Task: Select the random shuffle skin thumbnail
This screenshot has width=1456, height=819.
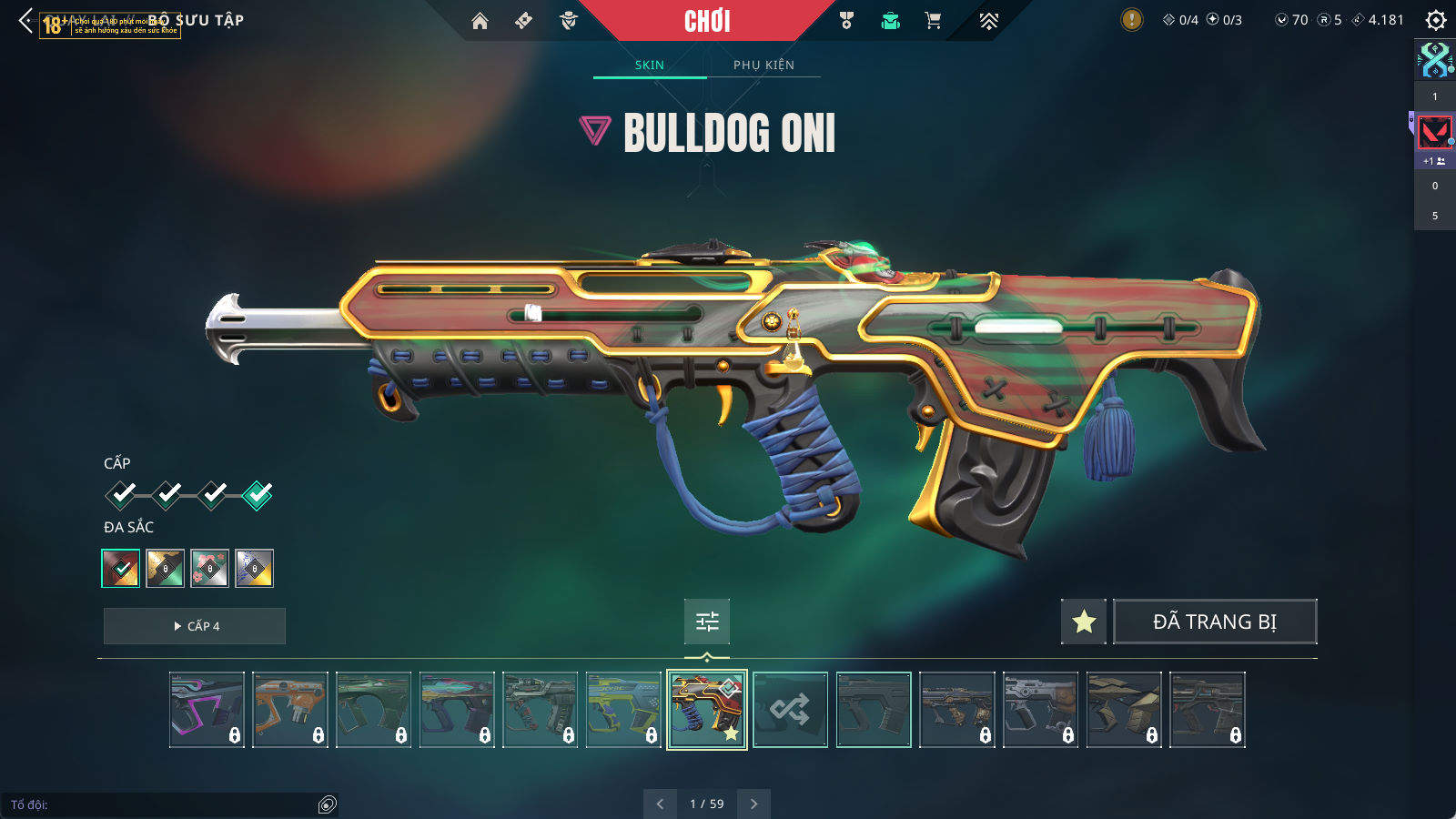Action: (x=790, y=710)
